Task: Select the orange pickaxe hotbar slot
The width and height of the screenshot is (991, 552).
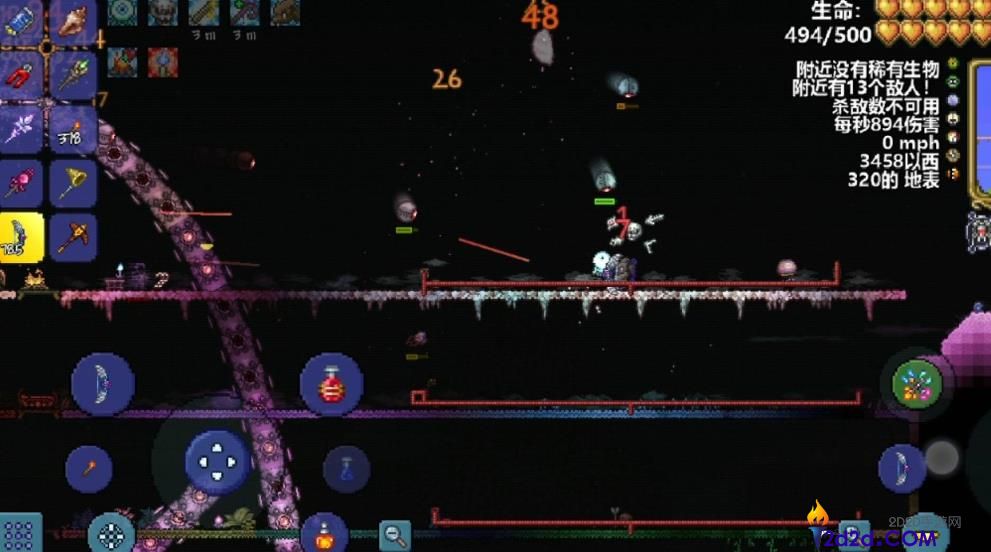Action: [x=73, y=237]
